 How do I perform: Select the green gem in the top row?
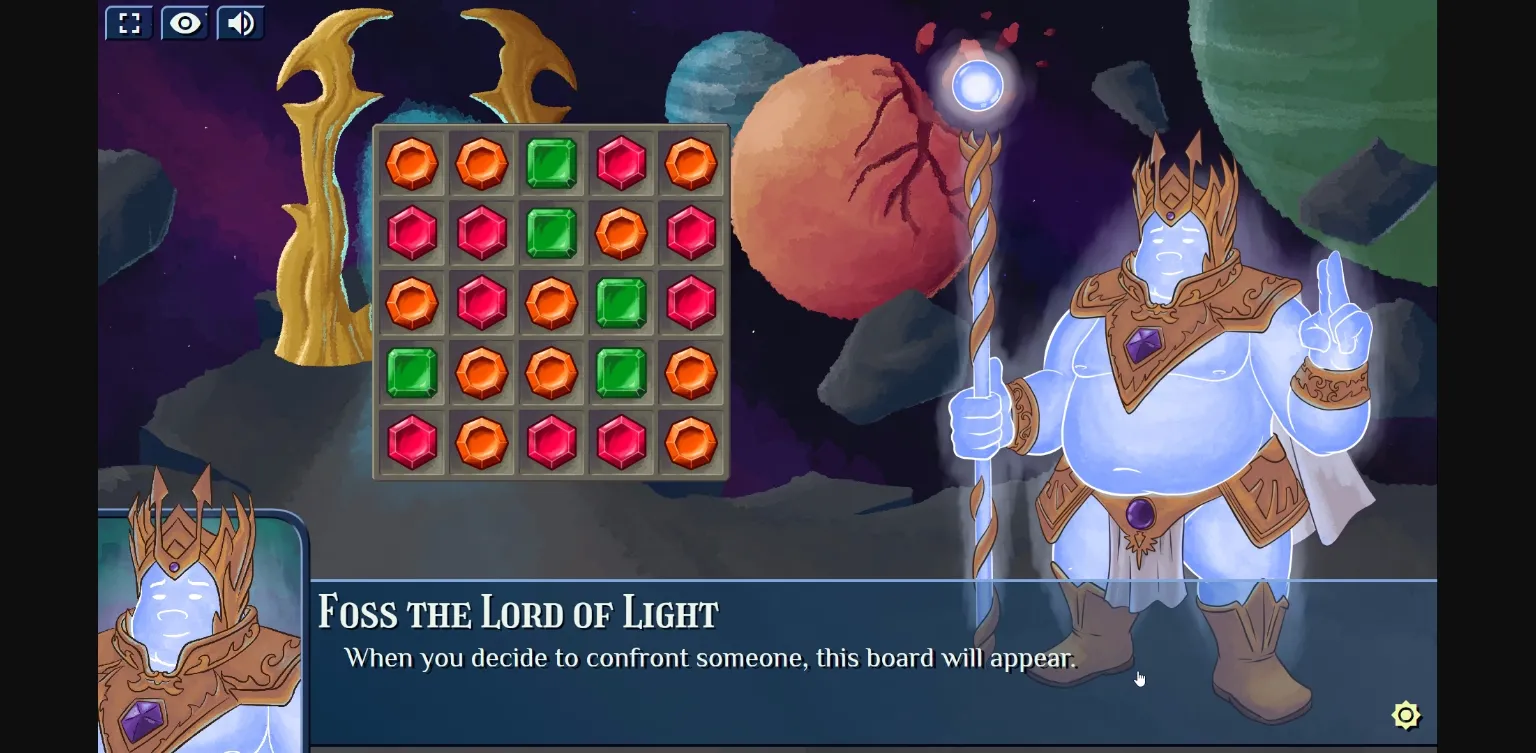[551, 163]
